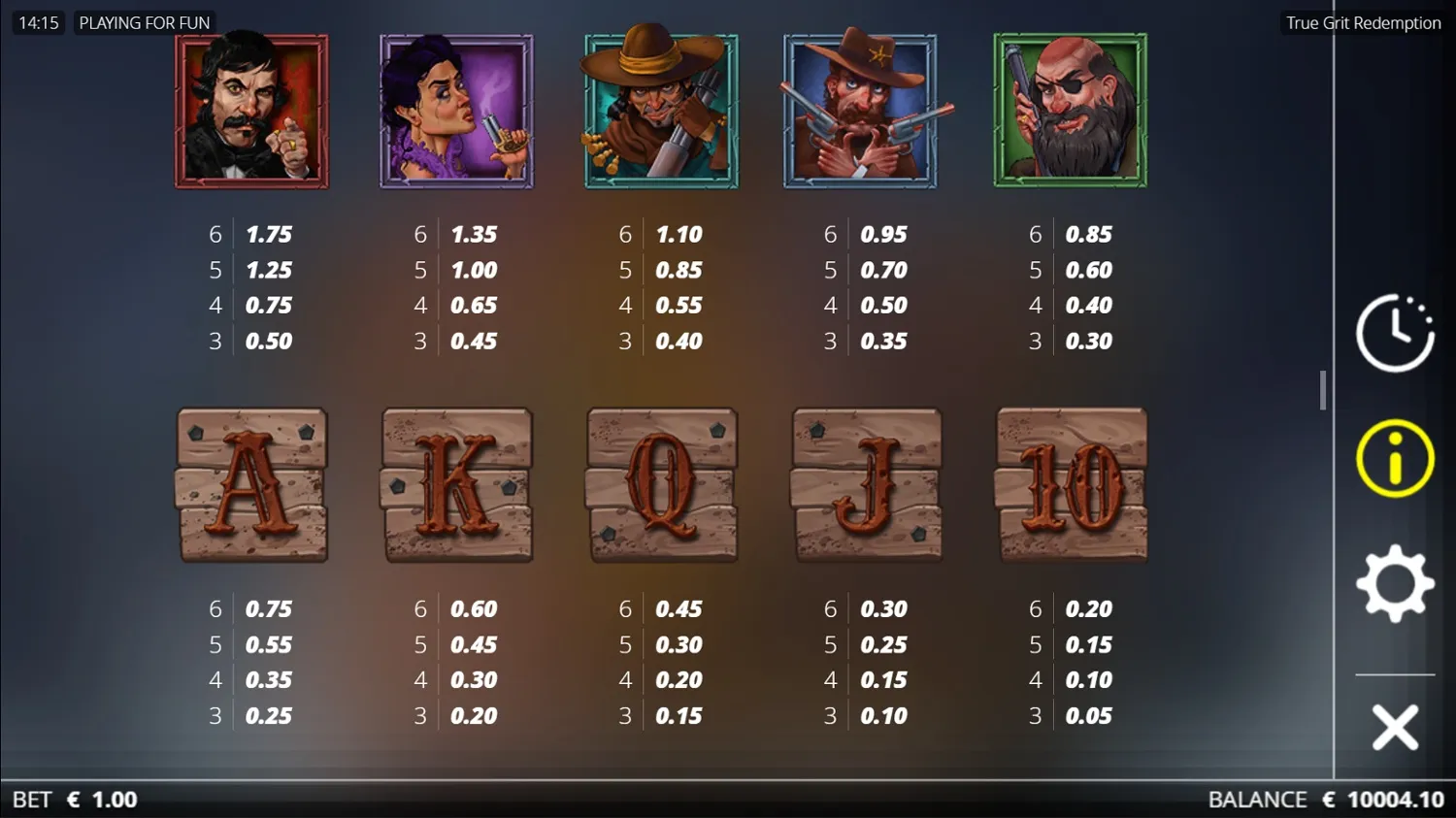Image resolution: width=1456 pixels, height=818 pixels.
Task: Click the Jack card symbol
Action: 866,485
